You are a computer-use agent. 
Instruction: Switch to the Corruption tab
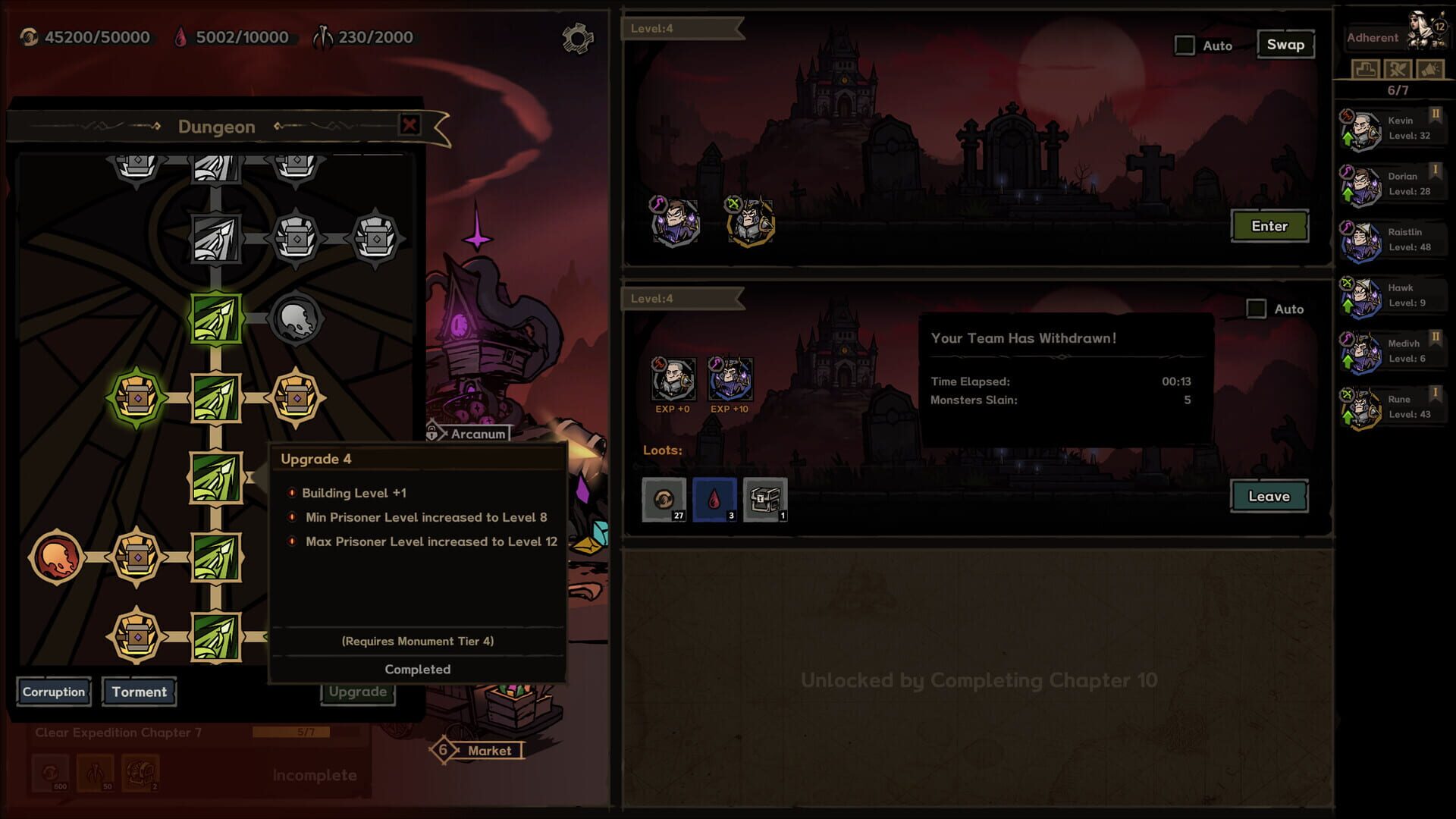[53, 692]
